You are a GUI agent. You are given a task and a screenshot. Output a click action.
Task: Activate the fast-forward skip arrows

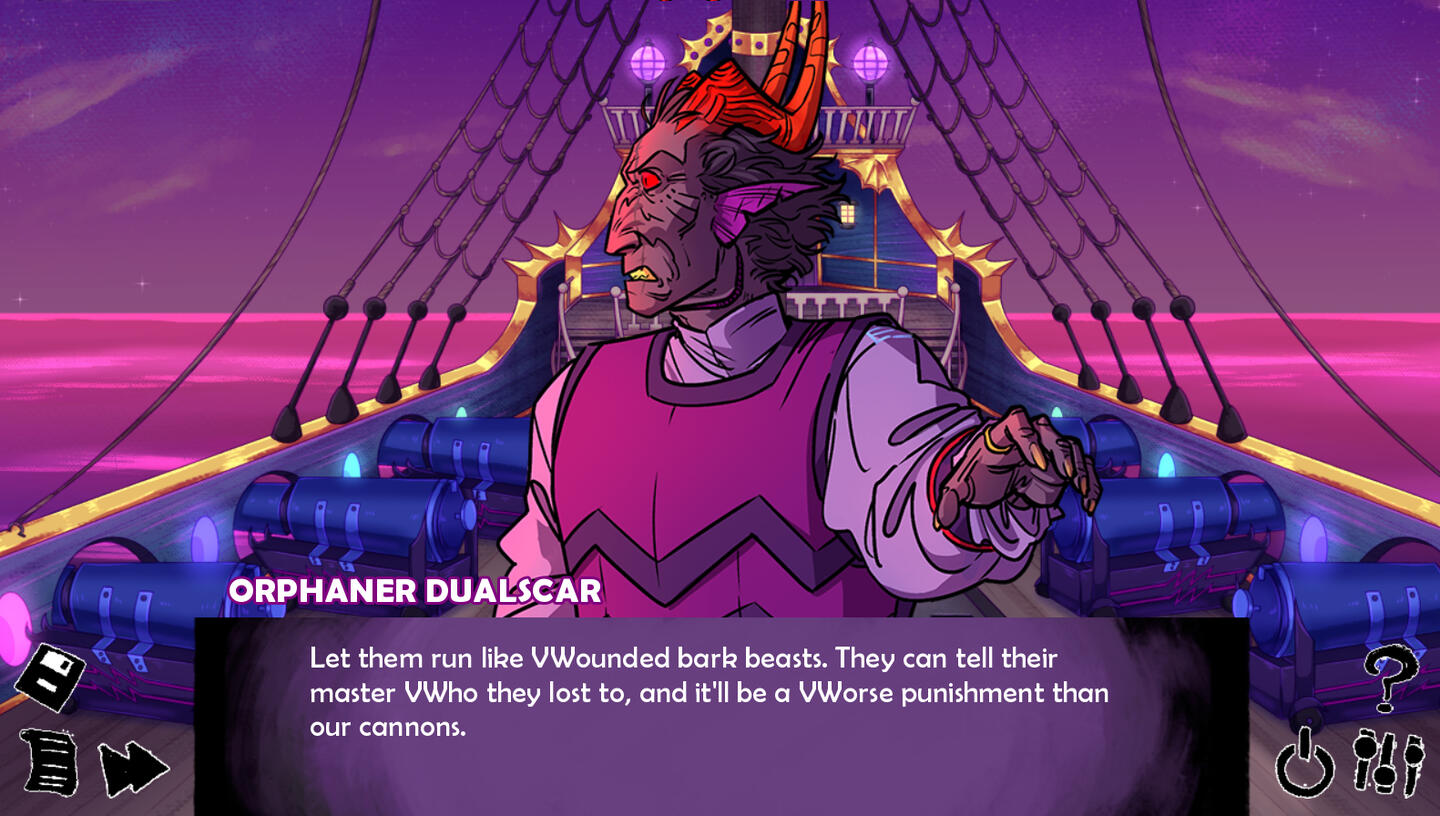coord(133,768)
